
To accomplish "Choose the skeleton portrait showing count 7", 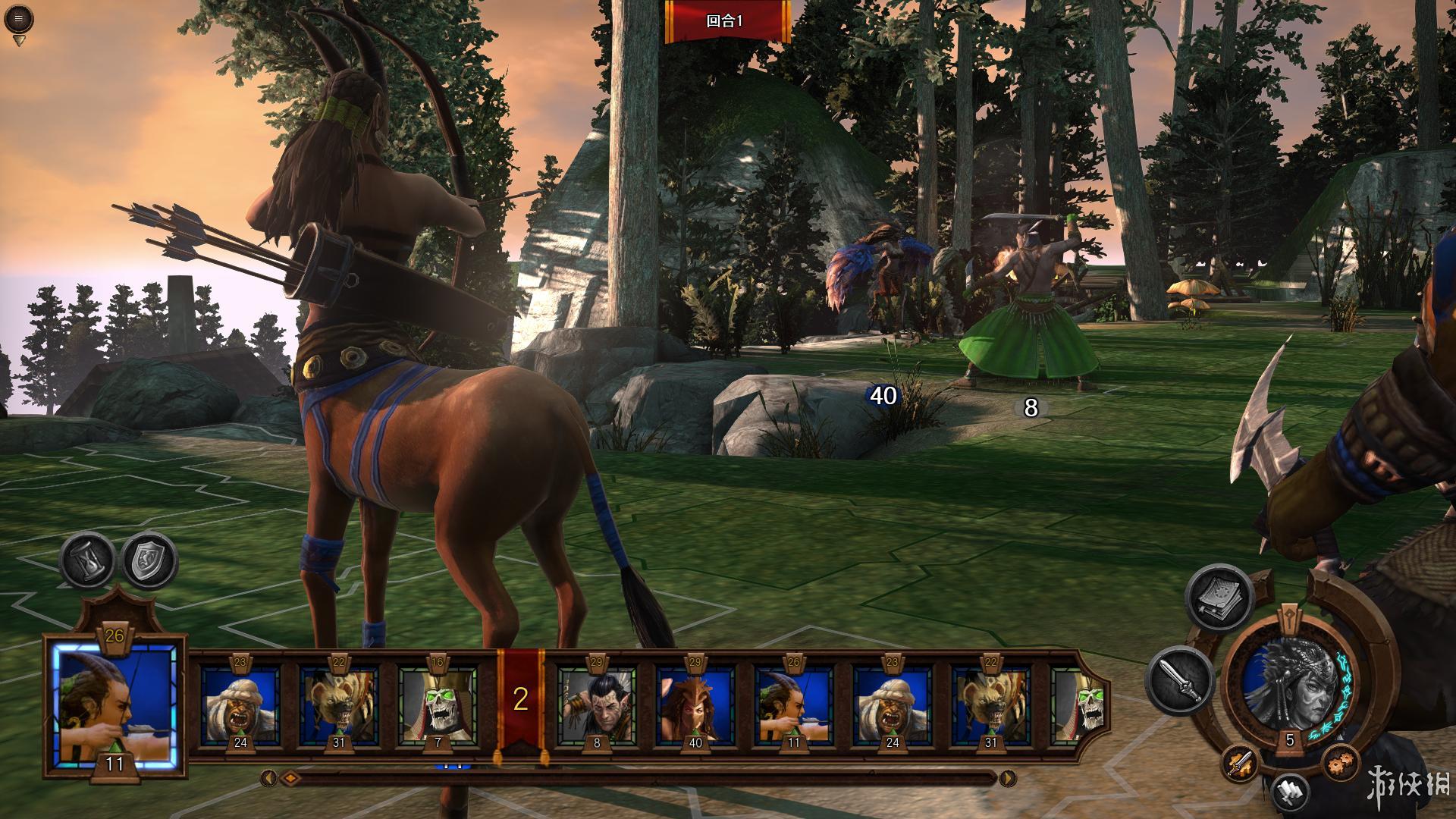I will point(438,705).
